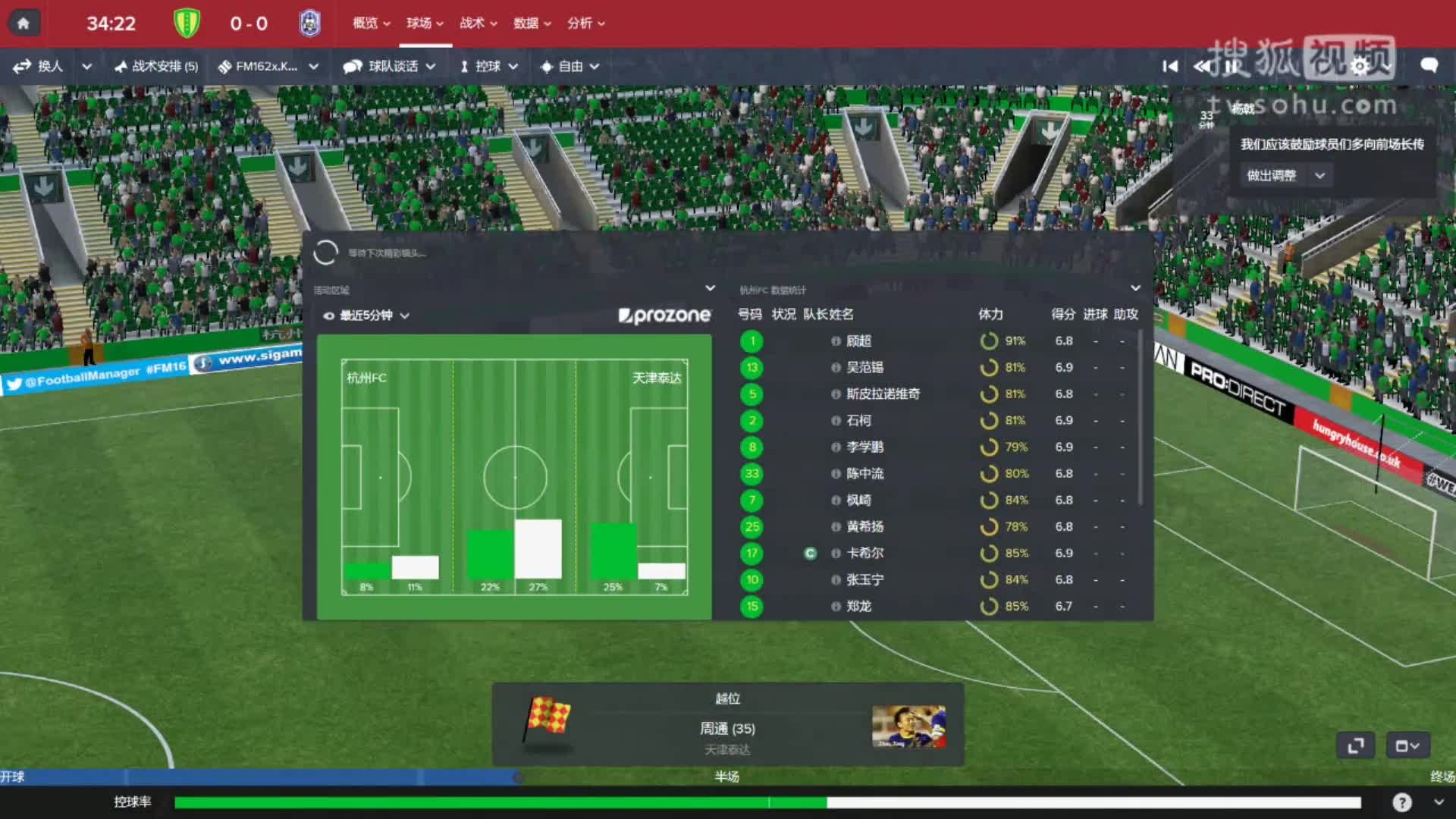Toggle the fullscreen expand button
Image resolution: width=1456 pixels, height=819 pixels.
tap(1355, 746)
